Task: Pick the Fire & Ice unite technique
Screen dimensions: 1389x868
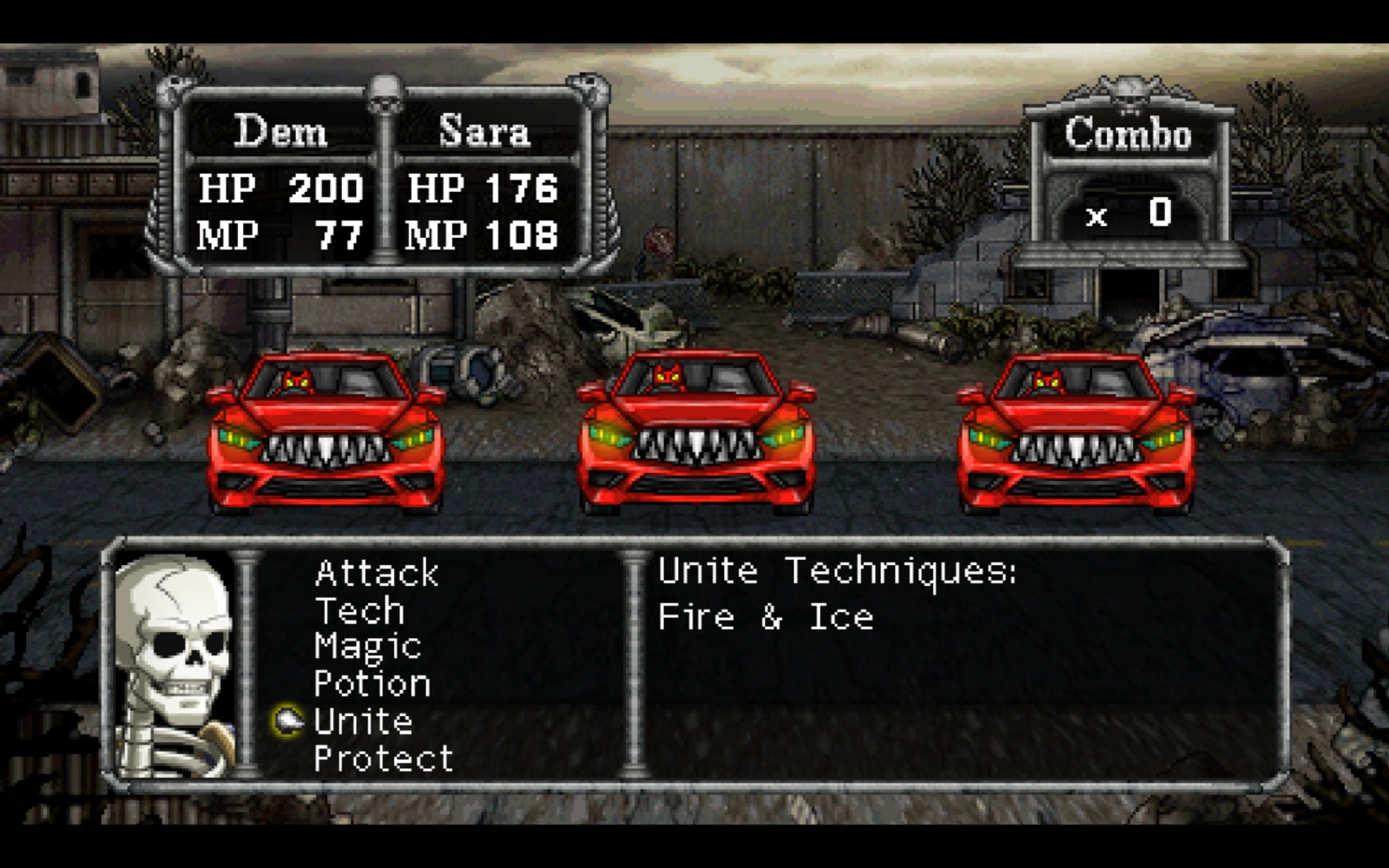Action: click(x=766, y=617)
